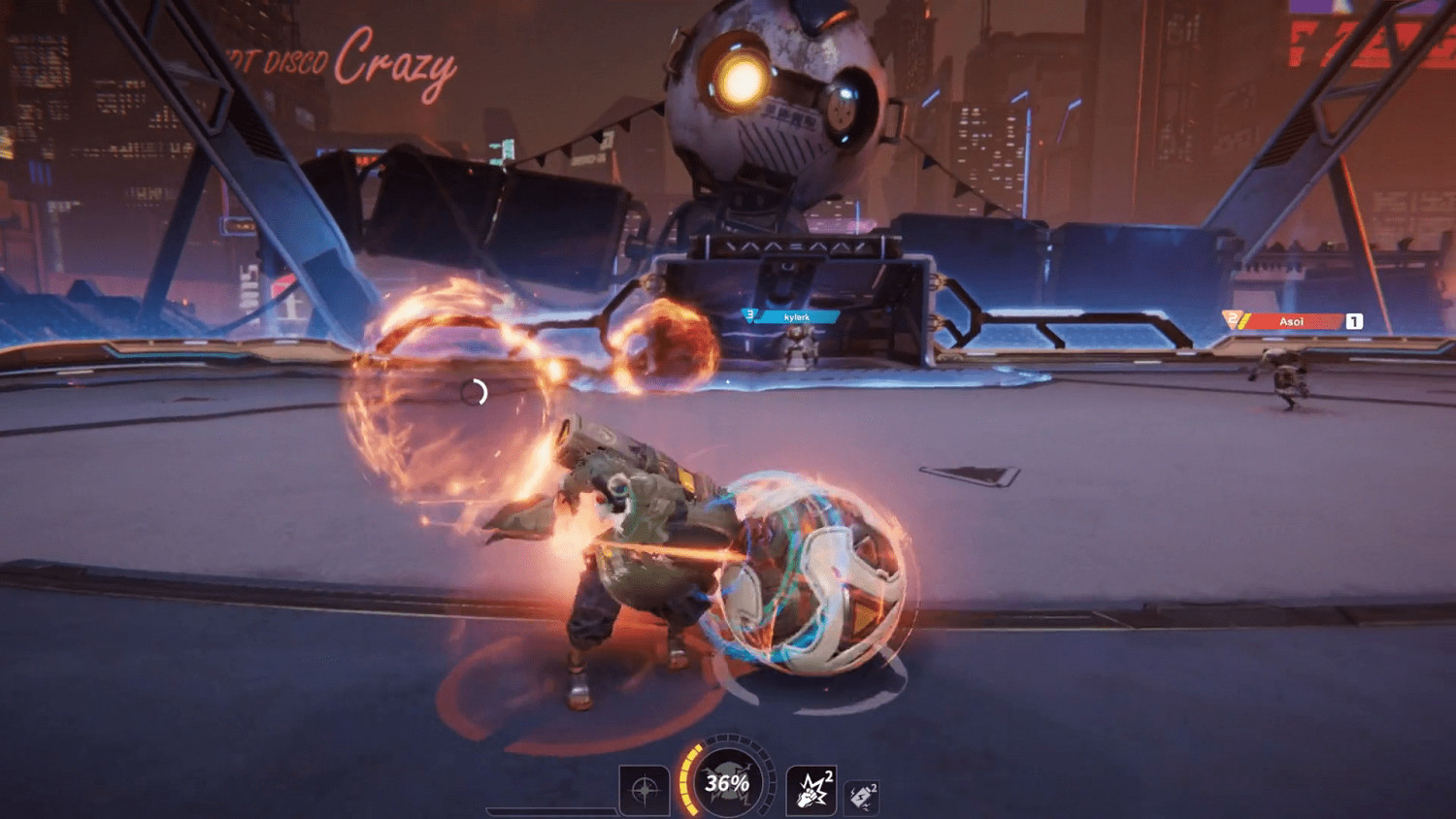The image size is (1456, 819).
Task: Click the orange level 2 badge beside Asoi
Action: (1230, 318)
